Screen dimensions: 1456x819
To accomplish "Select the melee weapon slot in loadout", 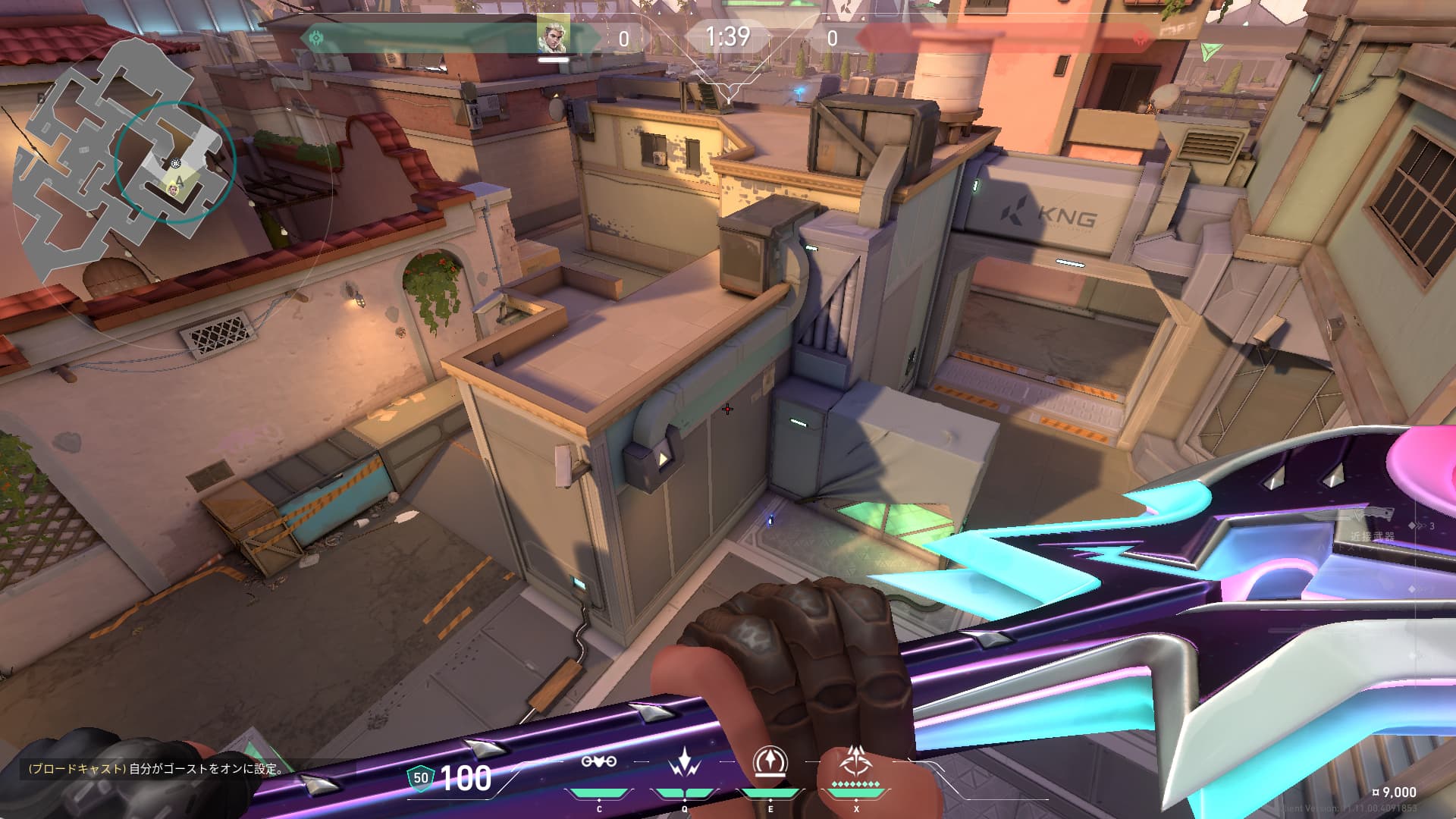I will pos(1371,523).
